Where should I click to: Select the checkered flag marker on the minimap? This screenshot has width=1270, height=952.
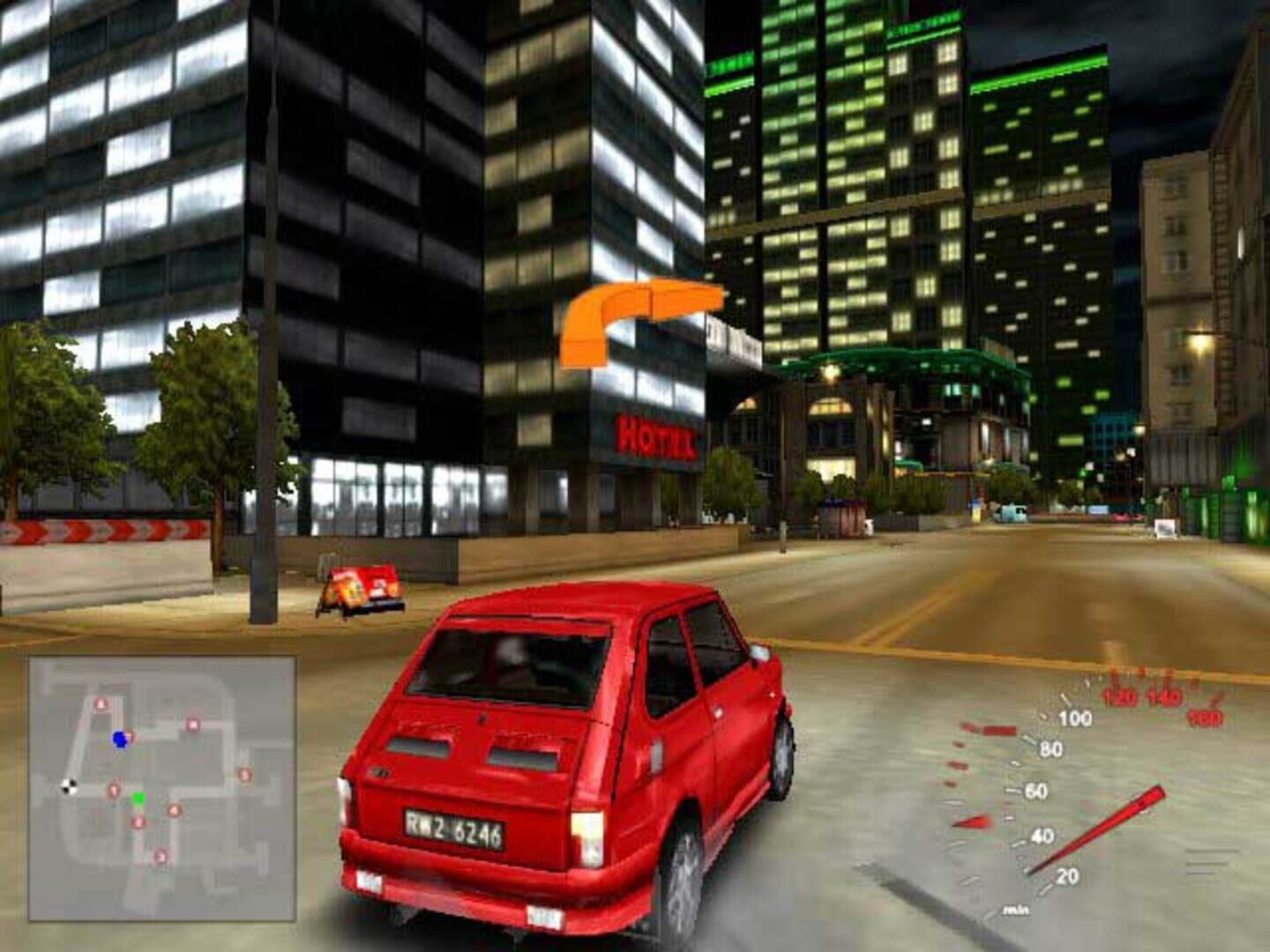click(x=68, y=786)
